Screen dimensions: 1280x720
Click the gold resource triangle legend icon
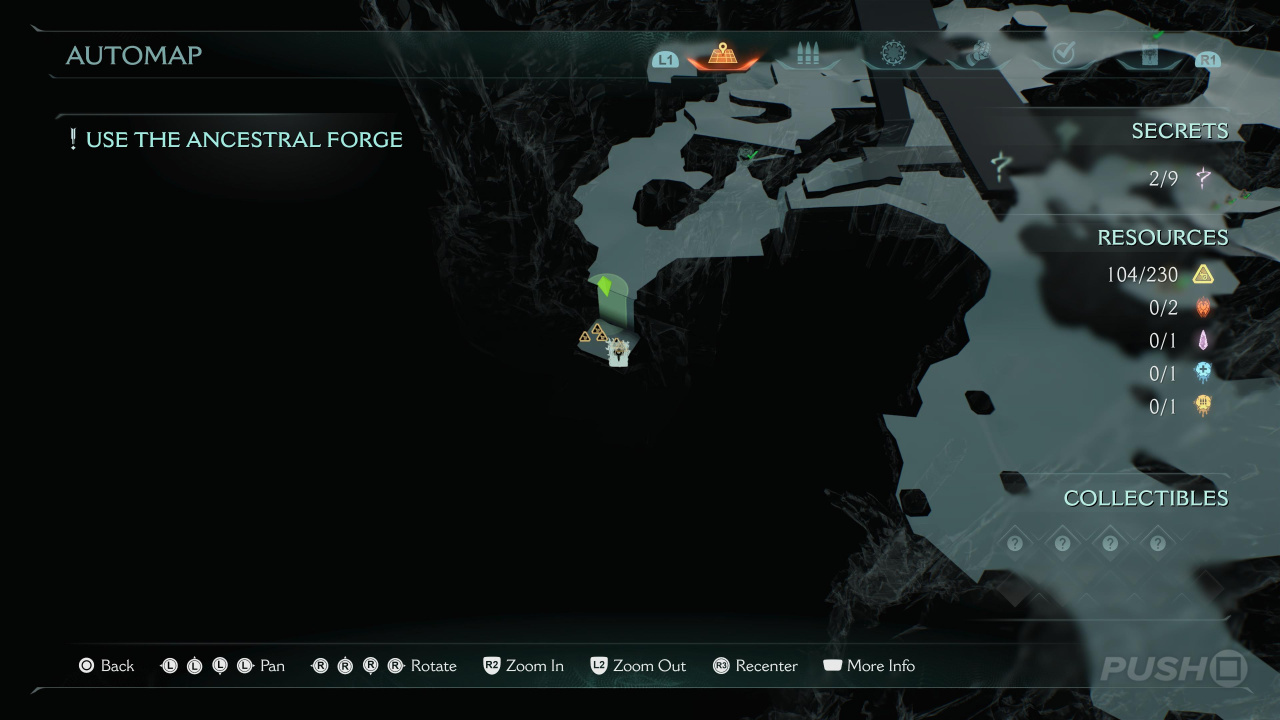click(x=1203, y=274)
